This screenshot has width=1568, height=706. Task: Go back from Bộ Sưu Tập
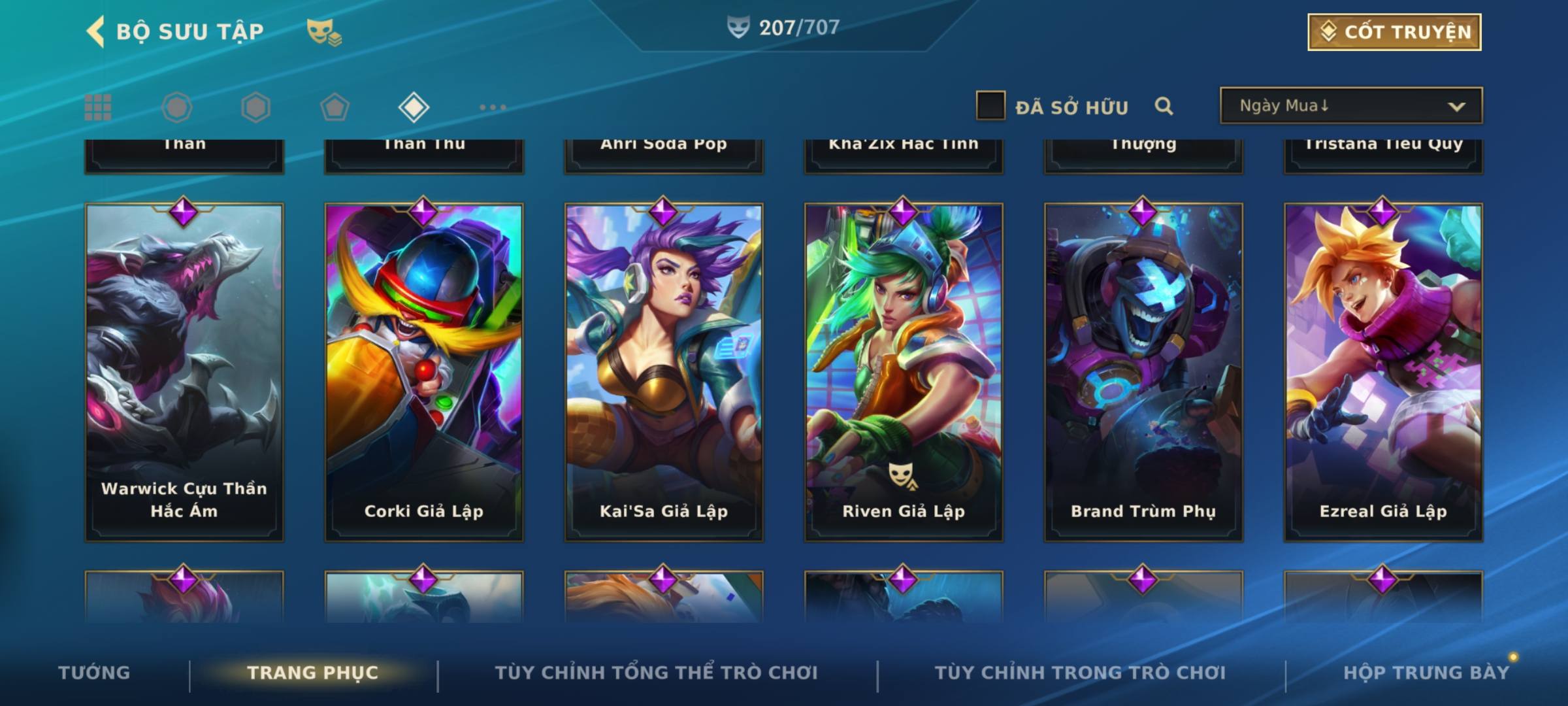click(97, 31)
